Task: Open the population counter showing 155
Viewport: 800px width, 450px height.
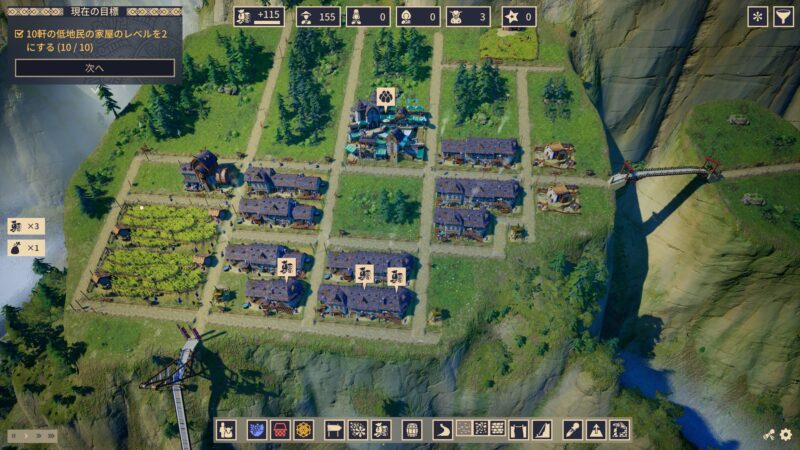Action: click(316, 16)
